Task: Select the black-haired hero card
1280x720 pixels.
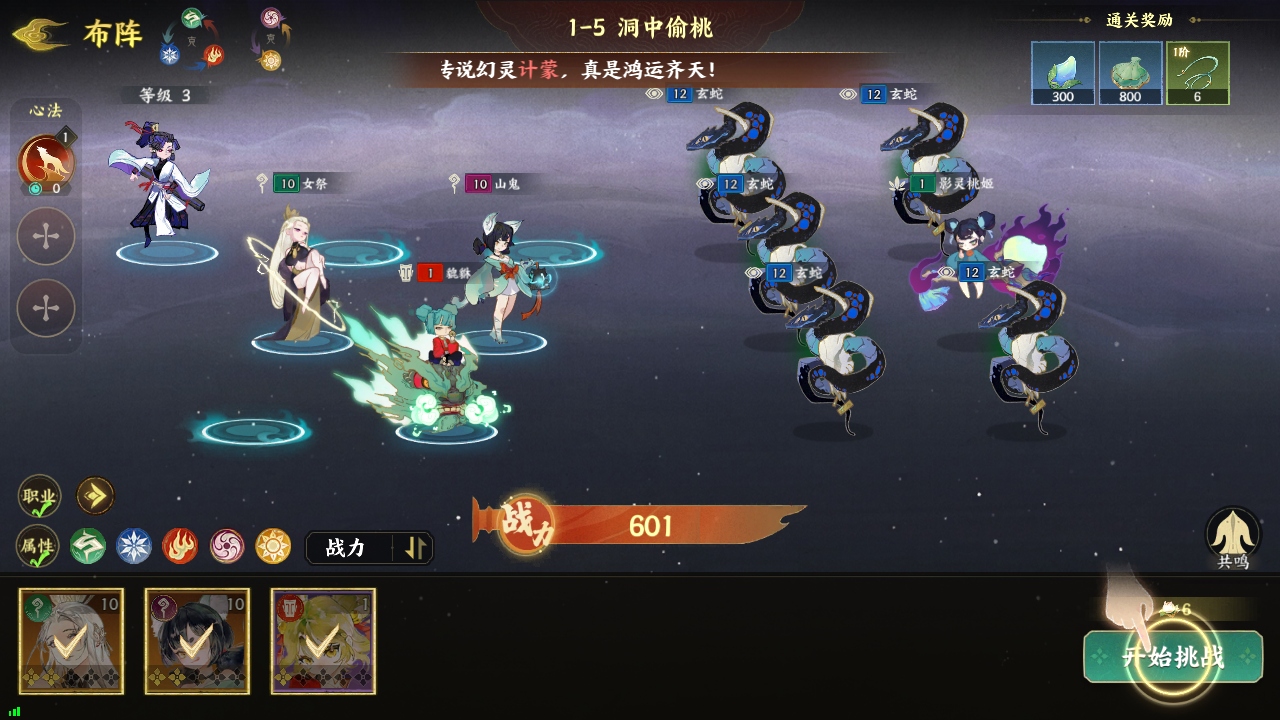Action: click(x=197, y=641)
